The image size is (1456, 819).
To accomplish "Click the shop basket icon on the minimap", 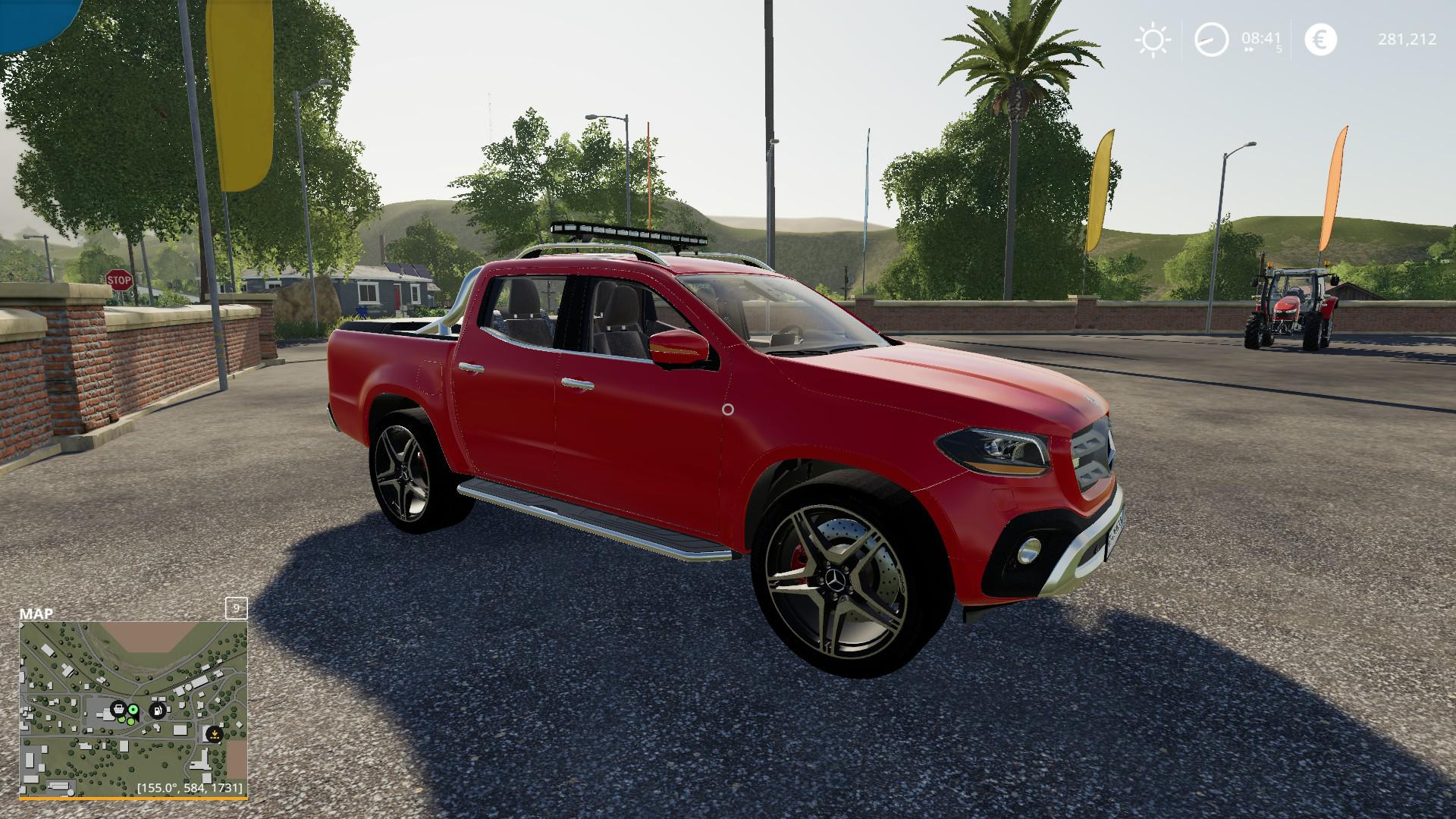I will (x=120, y=710).
